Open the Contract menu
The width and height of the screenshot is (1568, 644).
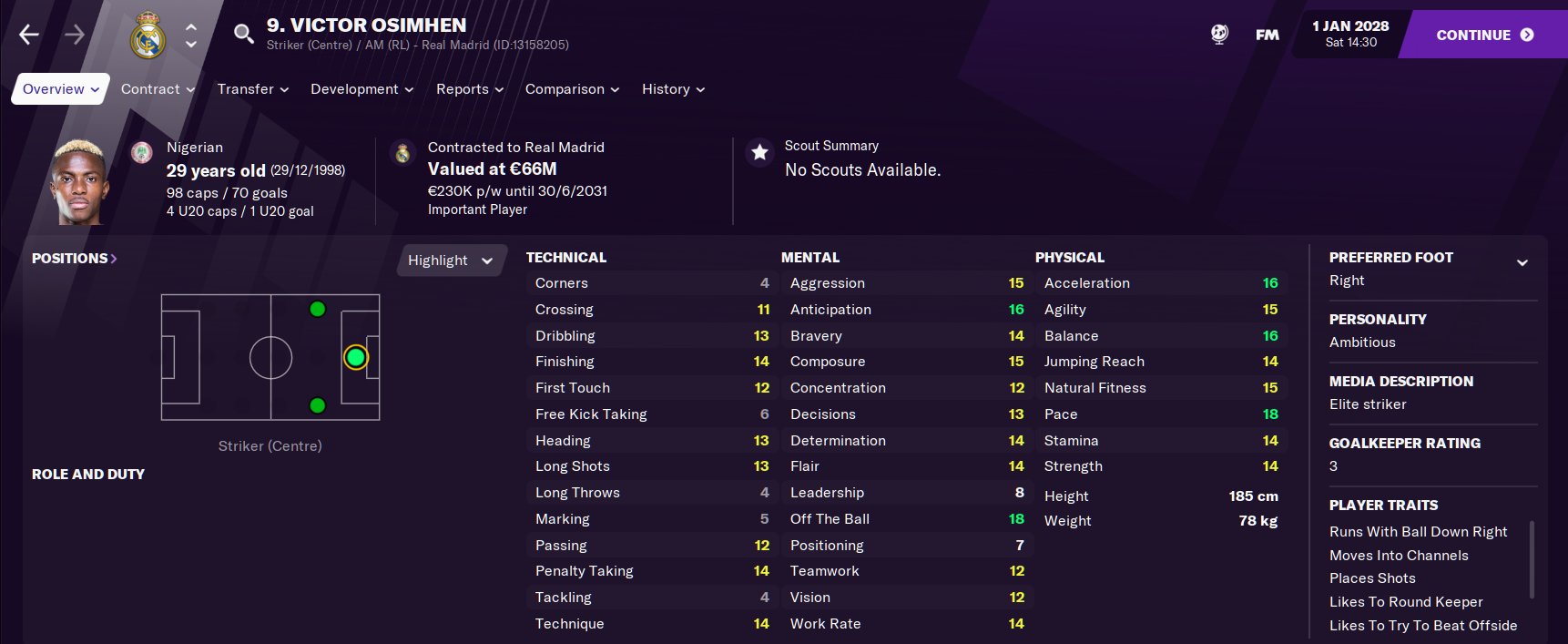coord(158,89)
